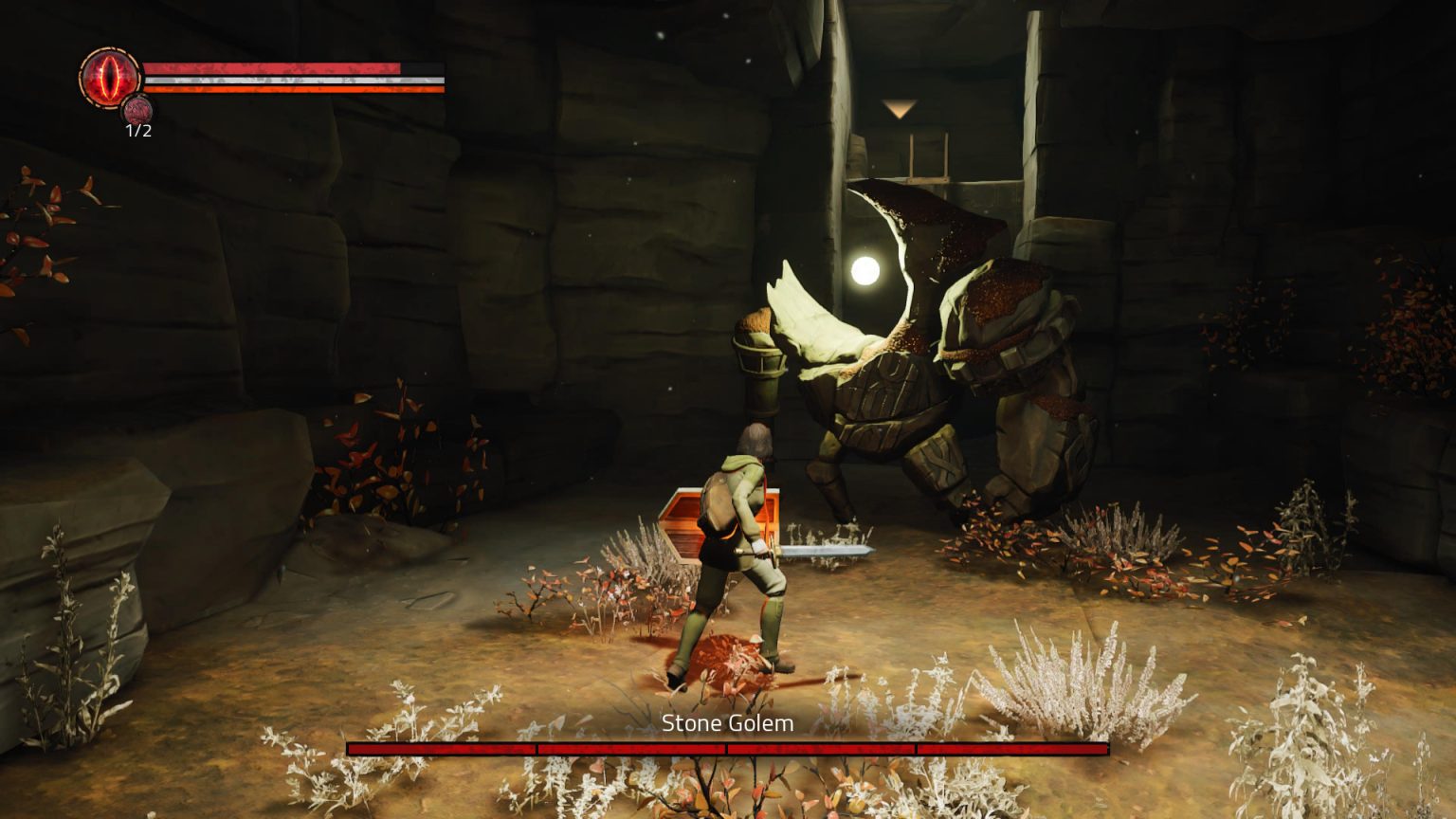Click the last segment of the boss health bar
The image size is (1456, 819).
pos(1014,748)
